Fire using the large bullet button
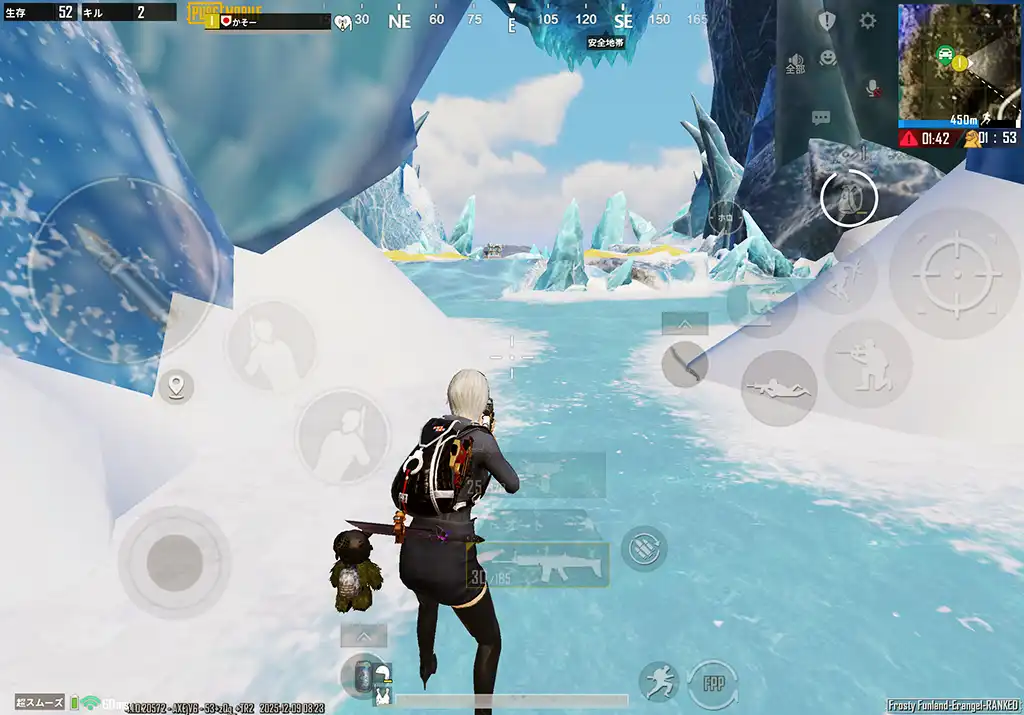The image size is (1024, 715). tap(122, 272)
